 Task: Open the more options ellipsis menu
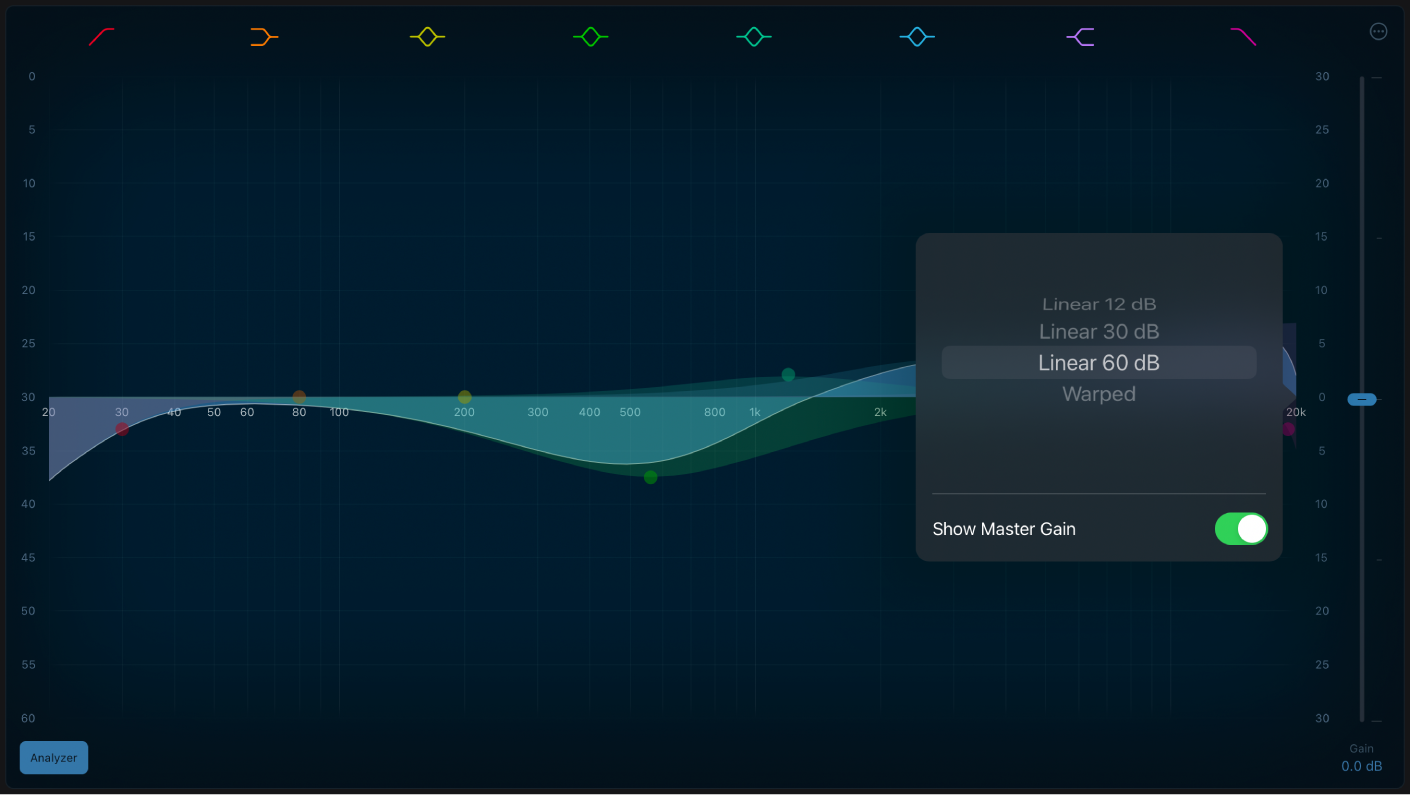[x=1378, y=31]
